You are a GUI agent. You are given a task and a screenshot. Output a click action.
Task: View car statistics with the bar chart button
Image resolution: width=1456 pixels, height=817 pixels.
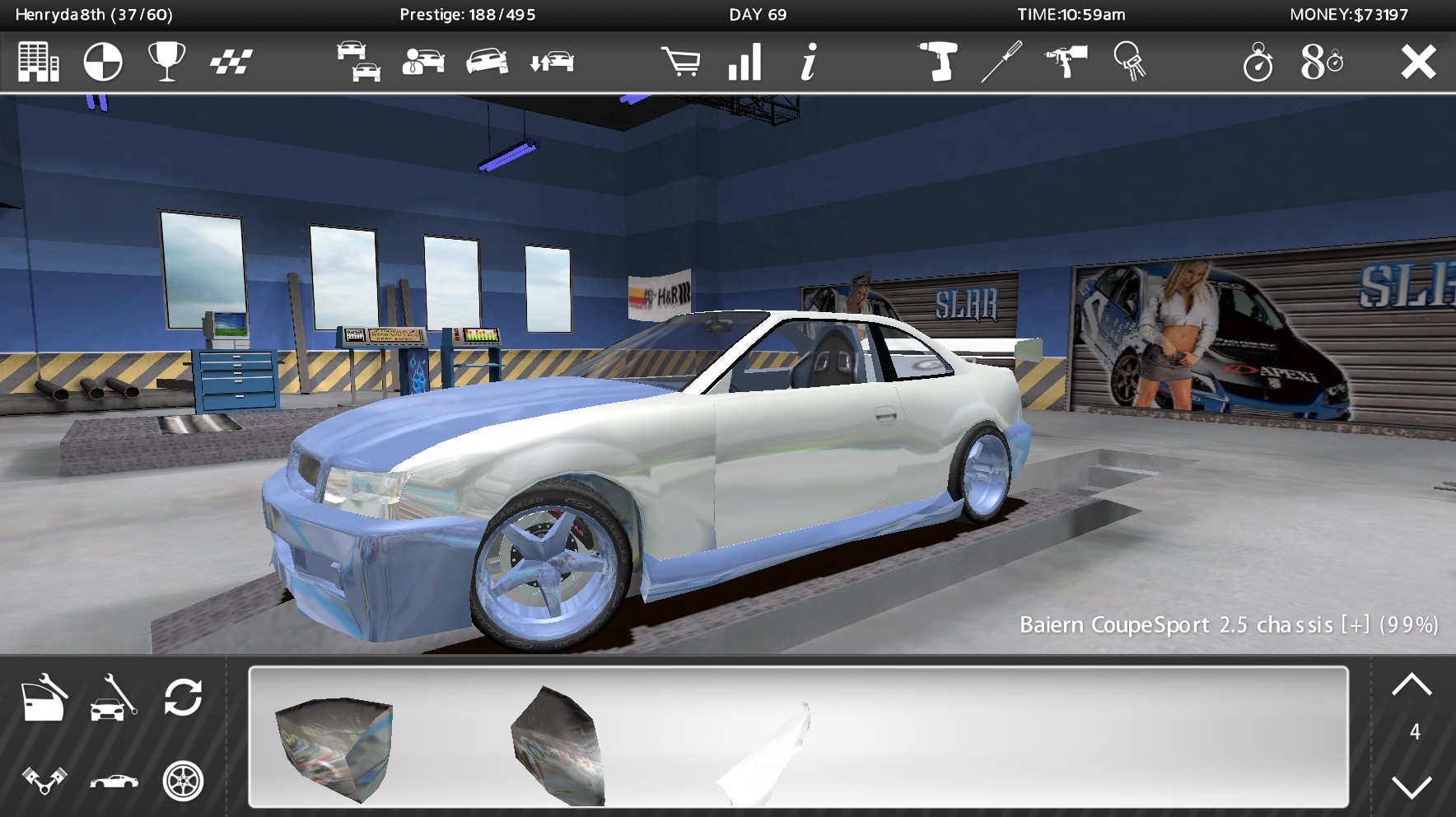[x=745, y=62]
